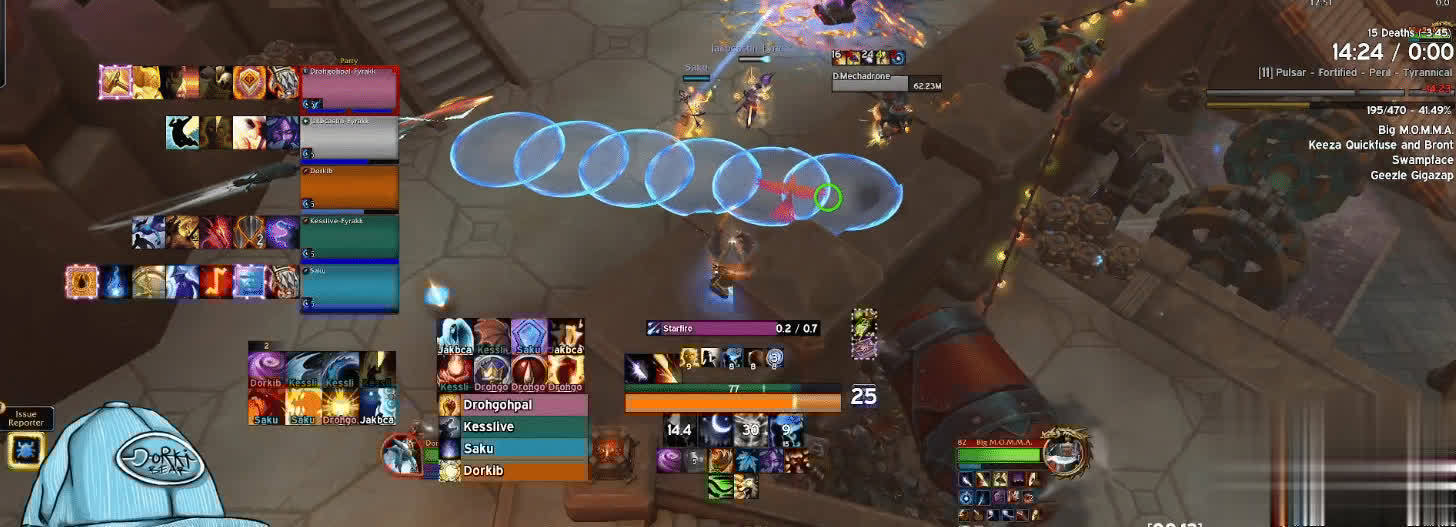
Task: Click the pink-bordered hammer icon beside Drohgohool
Action: (x=115, y=82)
